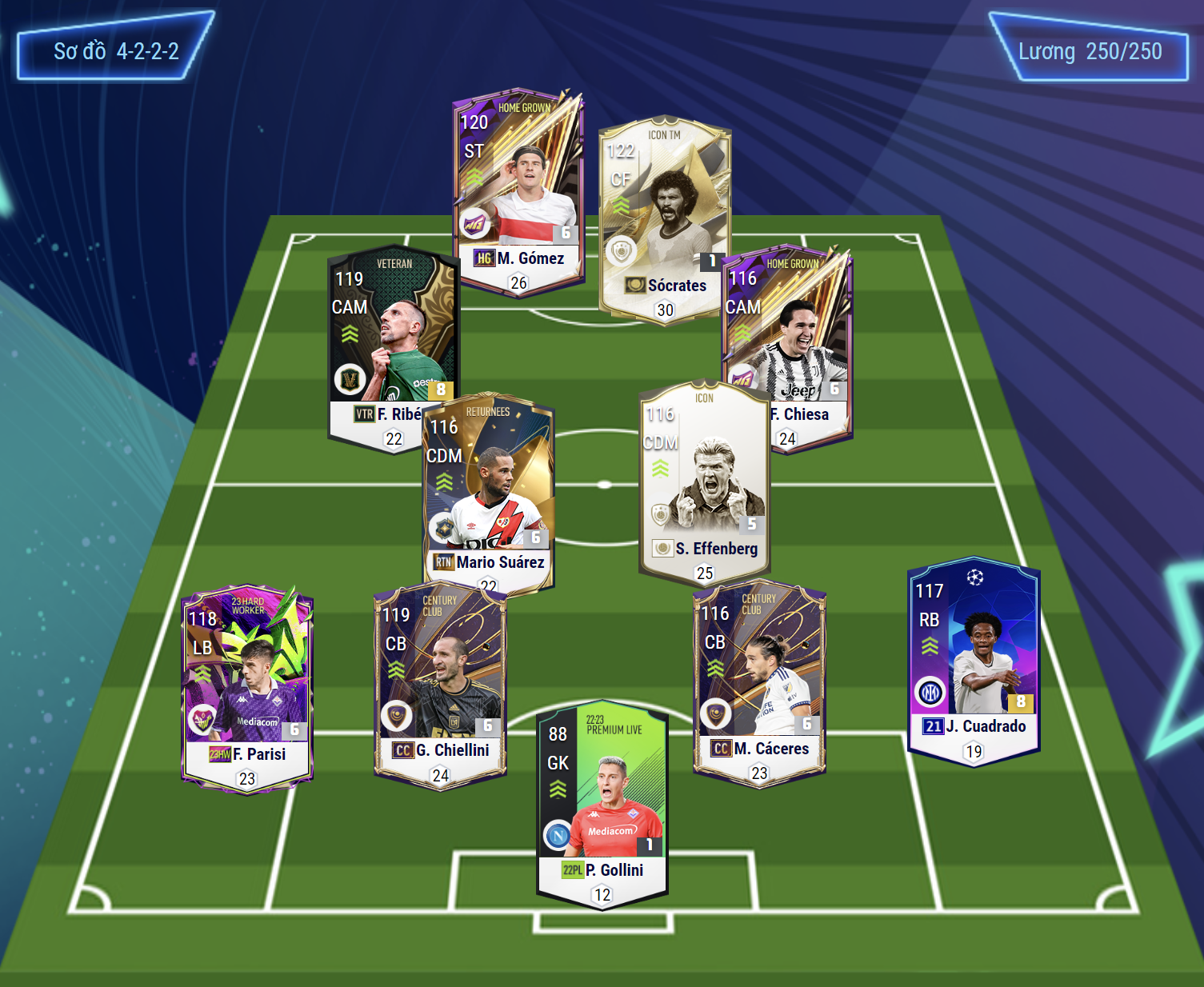1204x987 pixels.
Task: Select the M. Gómez striker card
Action: [518, 192]
